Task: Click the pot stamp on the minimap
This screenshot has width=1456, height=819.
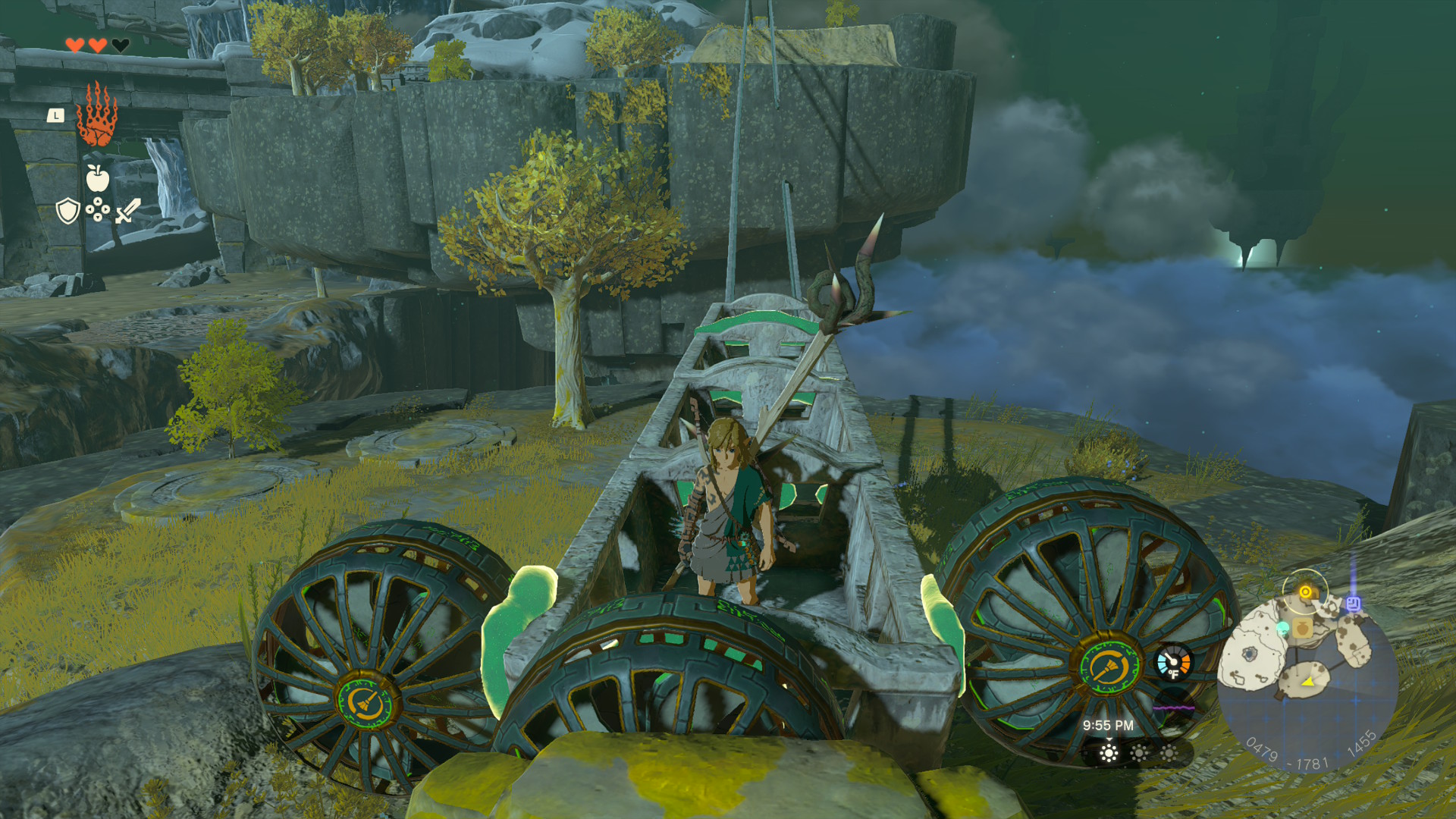Action: [x=1302, y=627]
